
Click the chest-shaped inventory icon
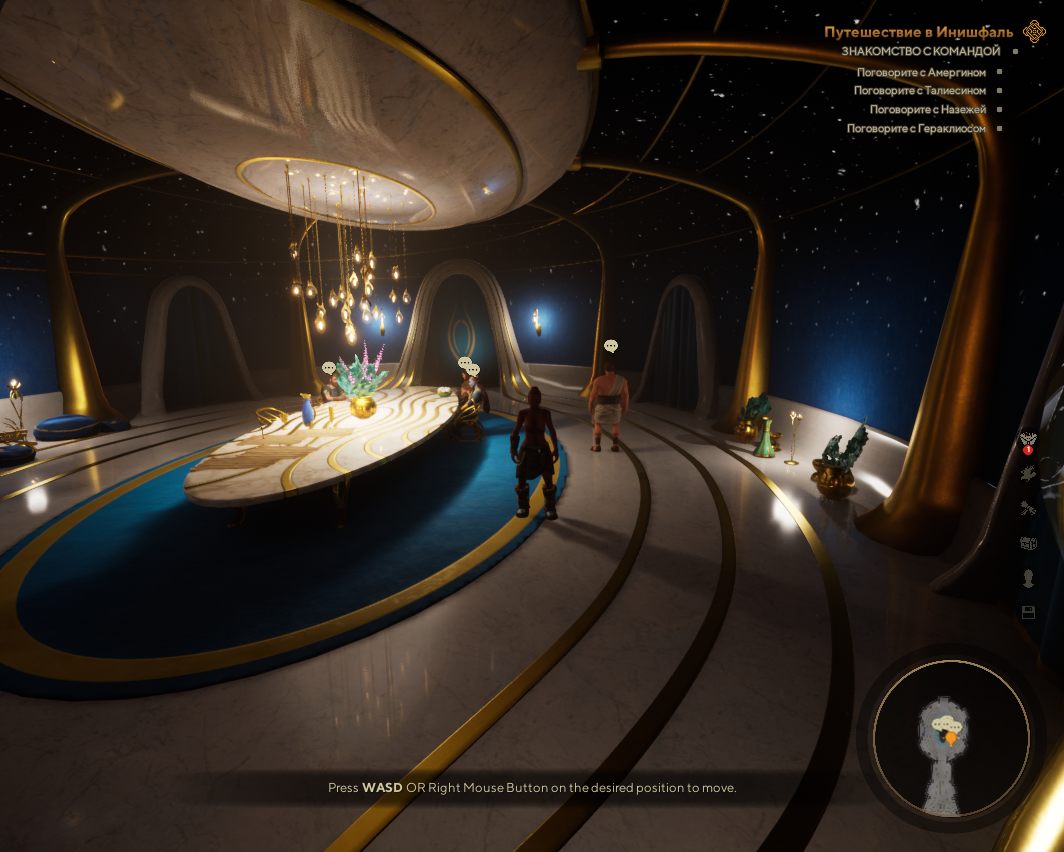(x=1028, y=543)
